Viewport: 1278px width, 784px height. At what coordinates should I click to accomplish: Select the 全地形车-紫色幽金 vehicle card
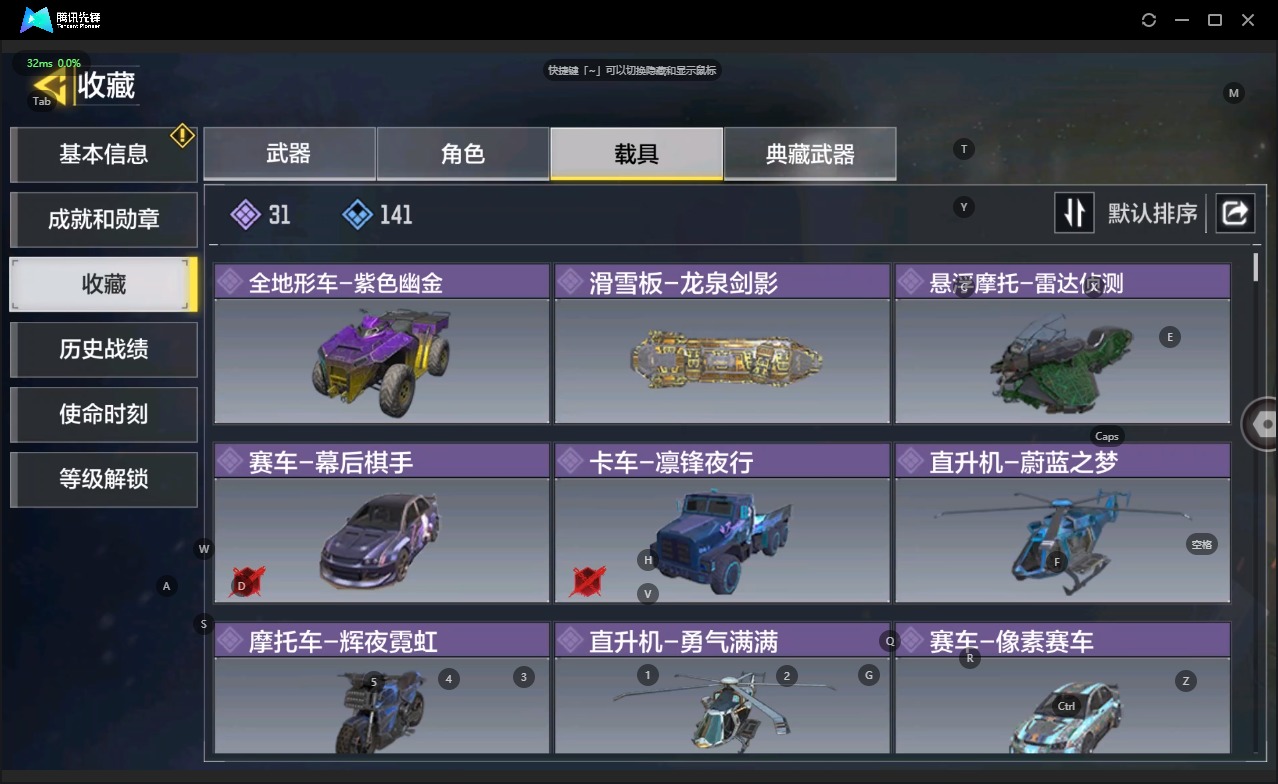pyautogui.click(x=382, y=345)
